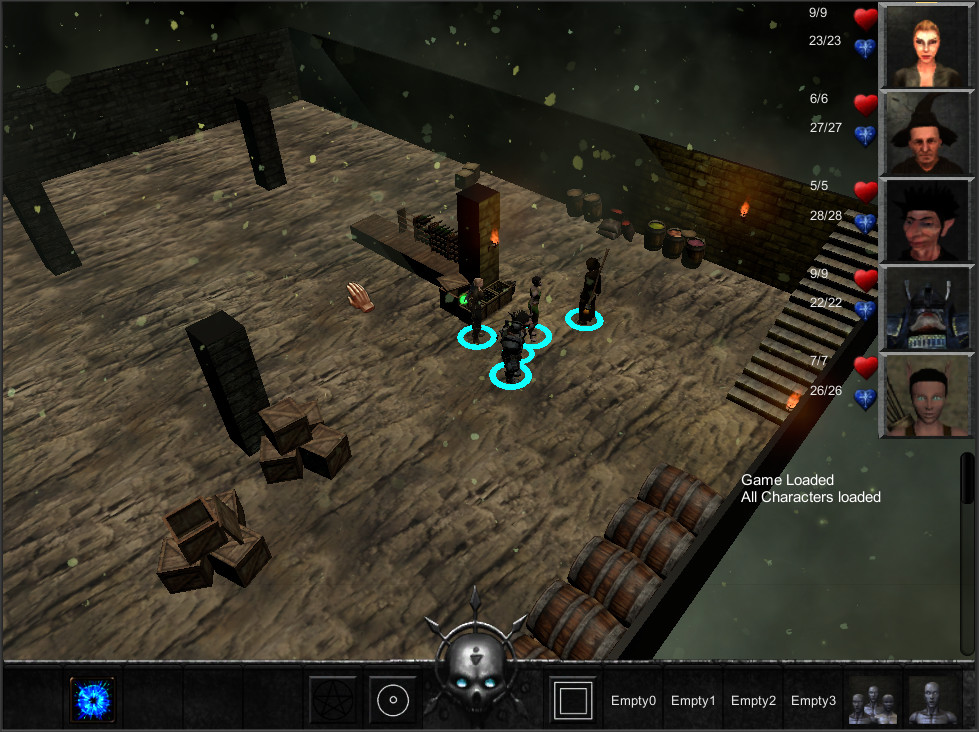Select the Empty0 slot
The image size is (979, 732).
[633, 701]
